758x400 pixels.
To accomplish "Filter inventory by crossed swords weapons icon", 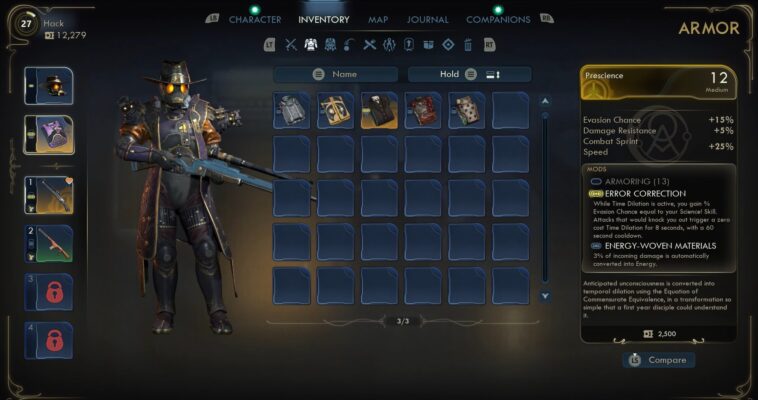I will 291,44.
